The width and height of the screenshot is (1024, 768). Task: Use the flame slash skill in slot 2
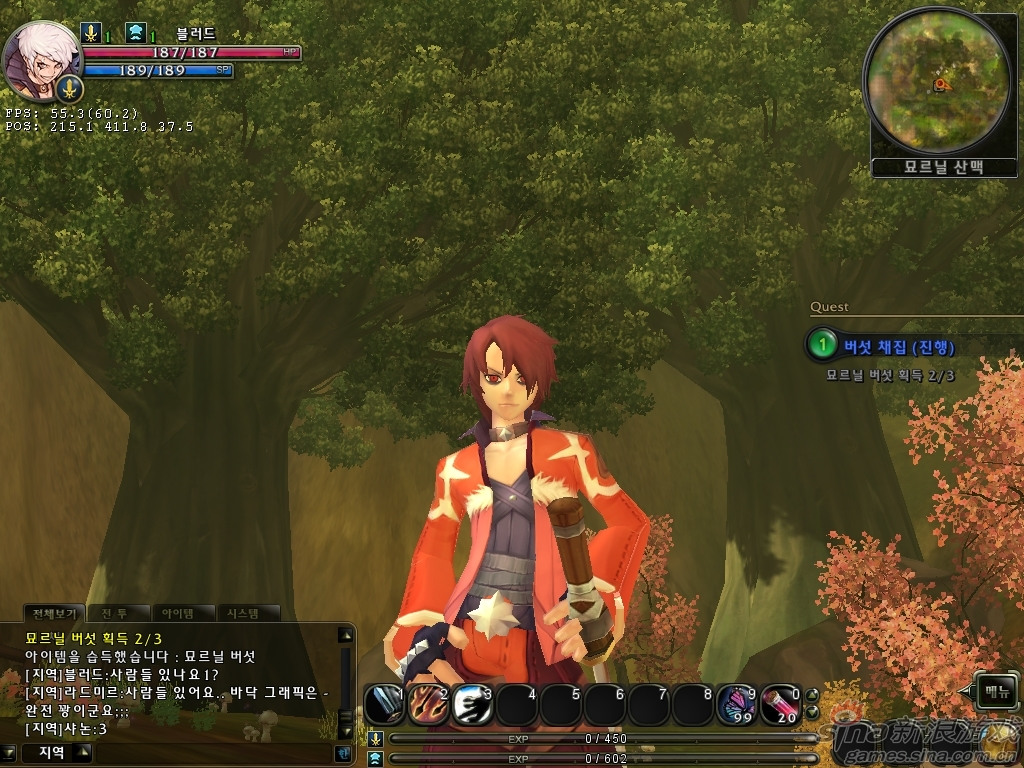click(x=428, y=705)
